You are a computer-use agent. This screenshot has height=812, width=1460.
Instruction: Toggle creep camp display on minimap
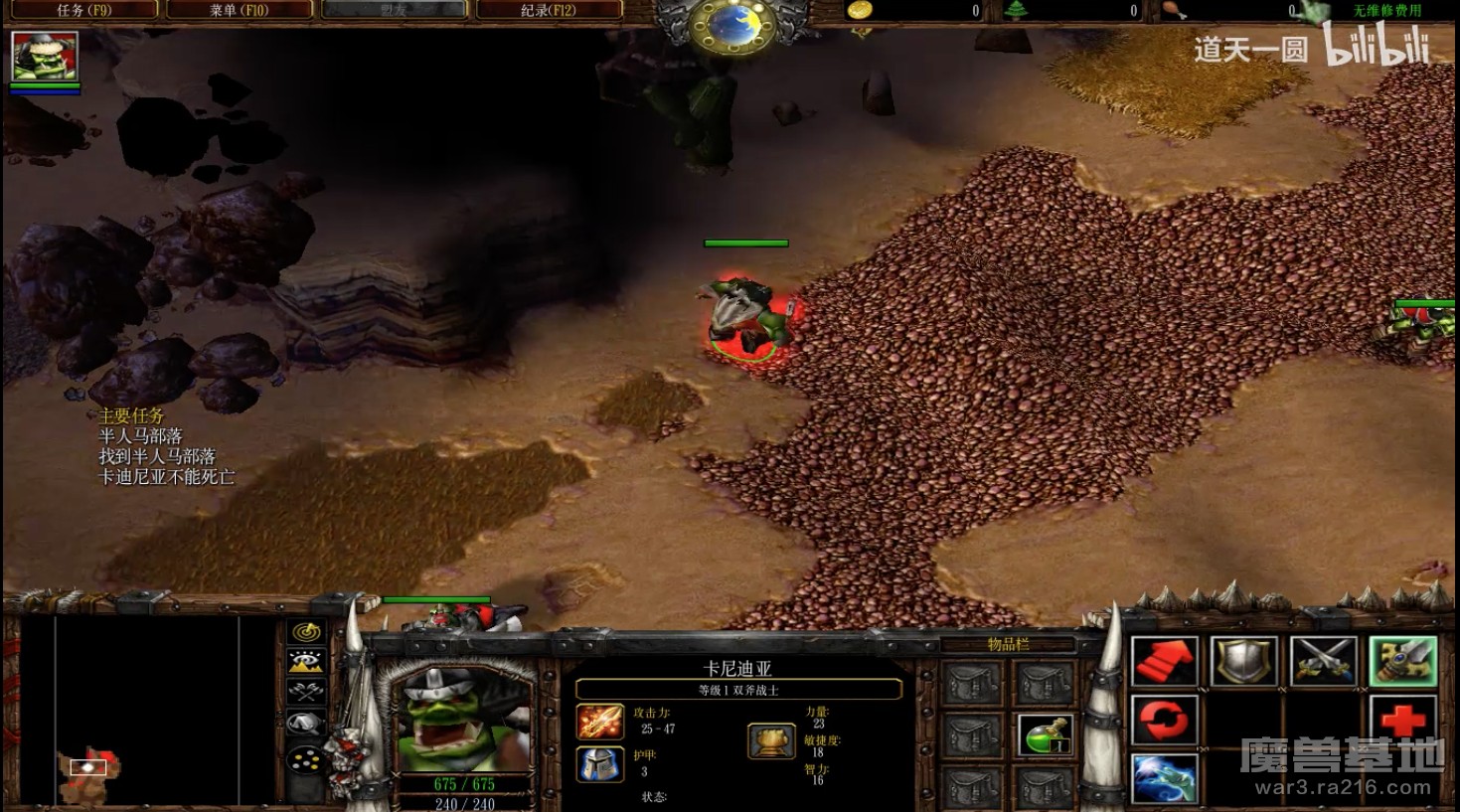[x=306, y=724]
